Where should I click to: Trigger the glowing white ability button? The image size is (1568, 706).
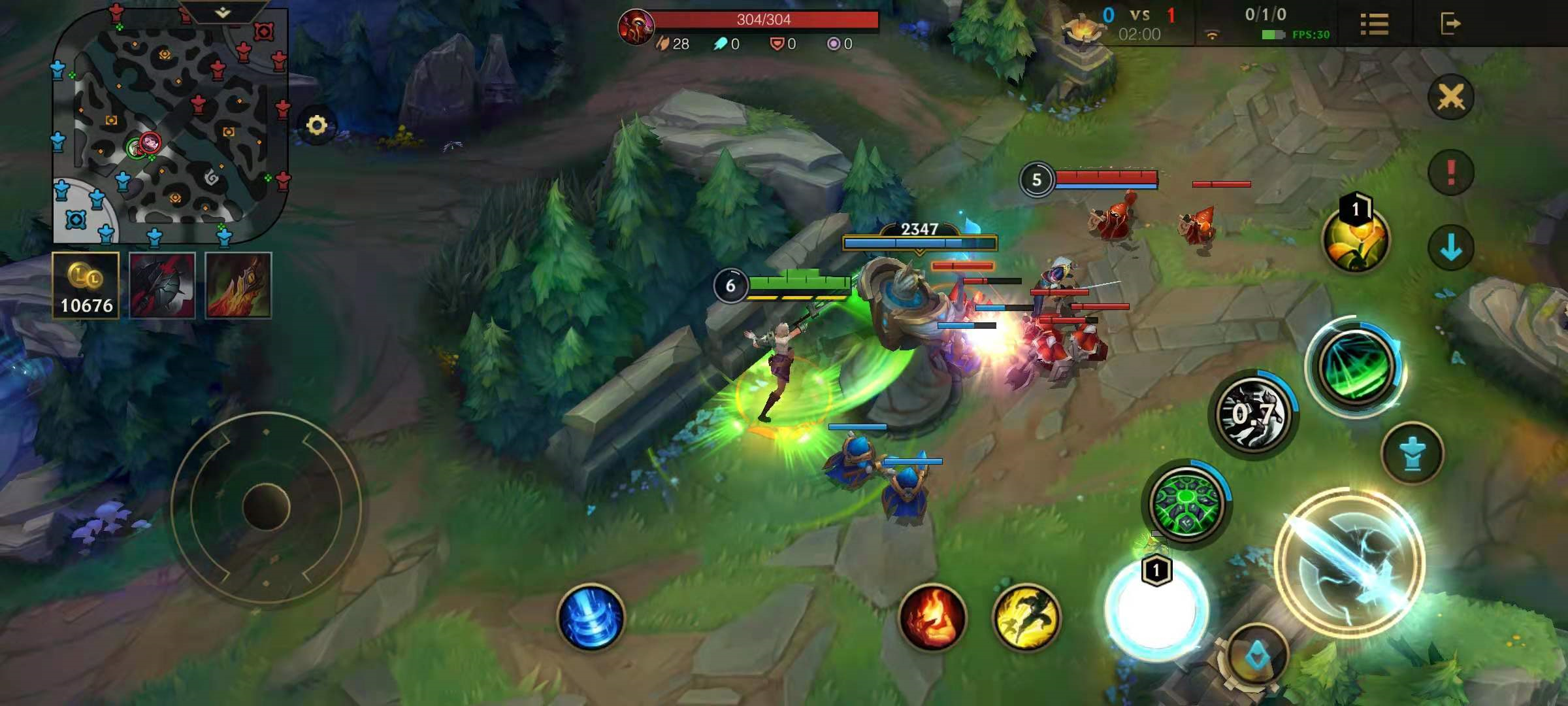point(1156,609)
